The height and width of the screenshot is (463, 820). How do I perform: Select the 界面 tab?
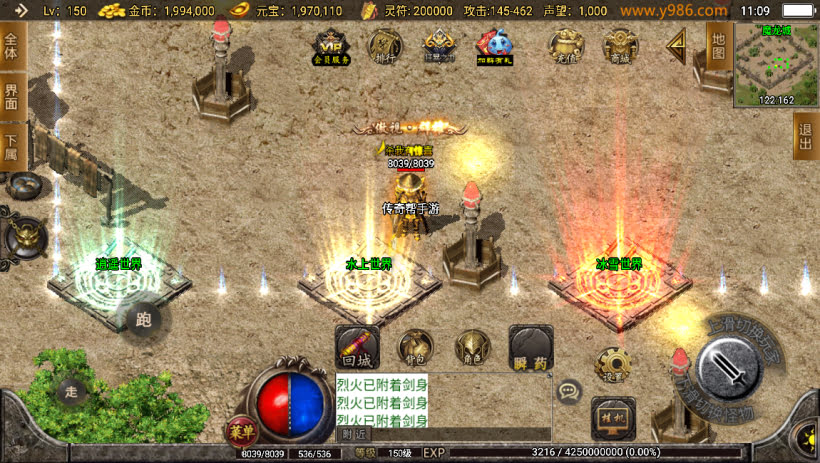pos(12,98)
